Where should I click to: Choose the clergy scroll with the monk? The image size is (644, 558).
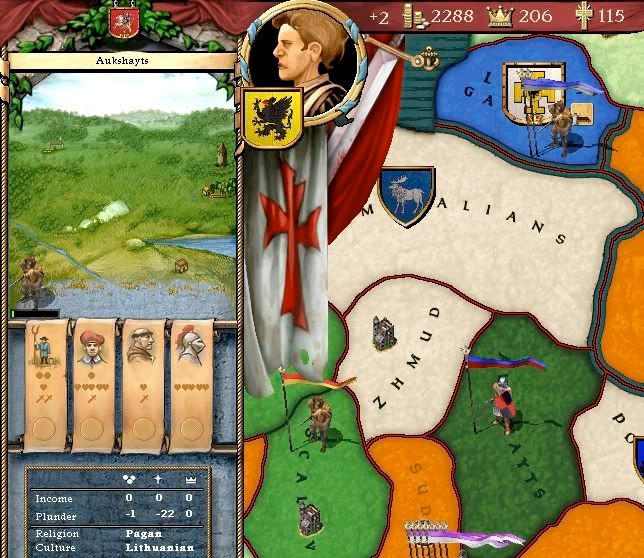click(x=141, y=380)
